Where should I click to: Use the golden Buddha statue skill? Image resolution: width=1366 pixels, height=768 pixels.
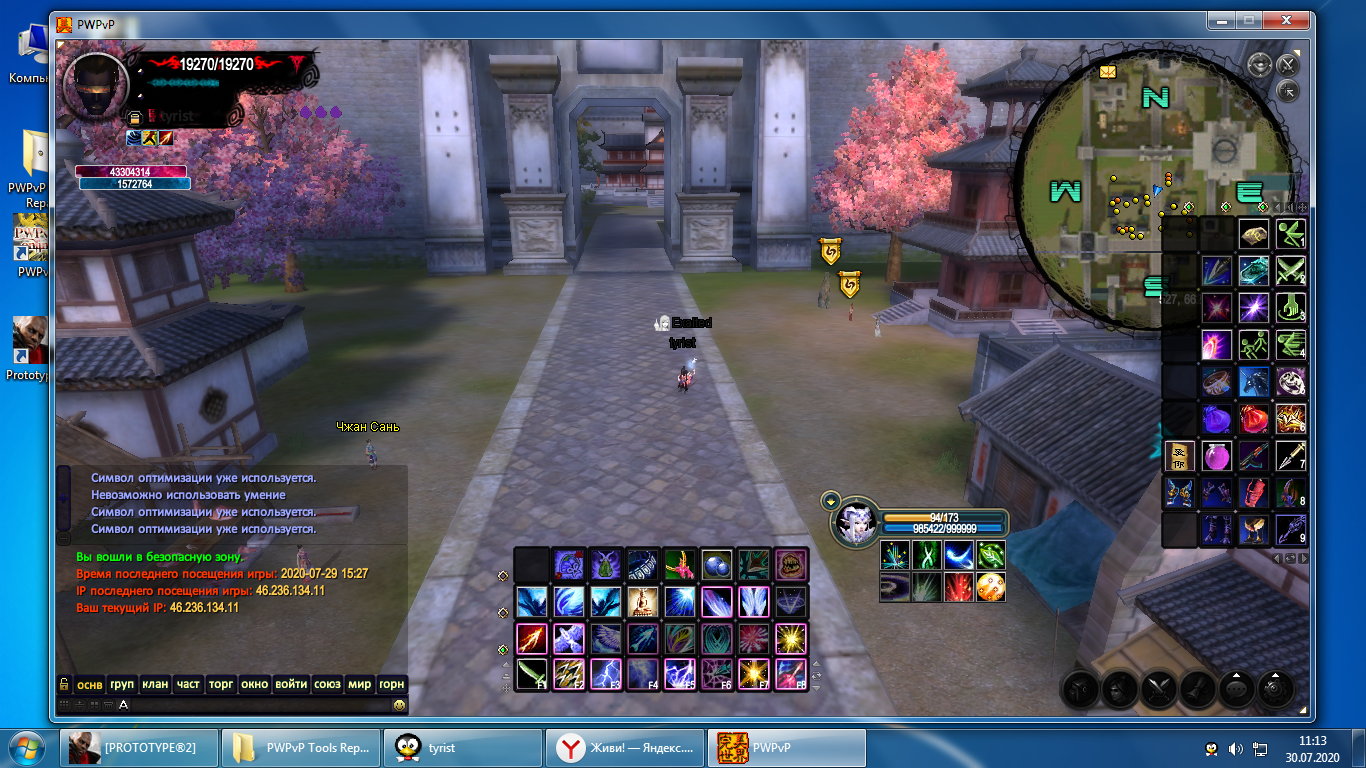pyautogui.click(x=643, y=601)
